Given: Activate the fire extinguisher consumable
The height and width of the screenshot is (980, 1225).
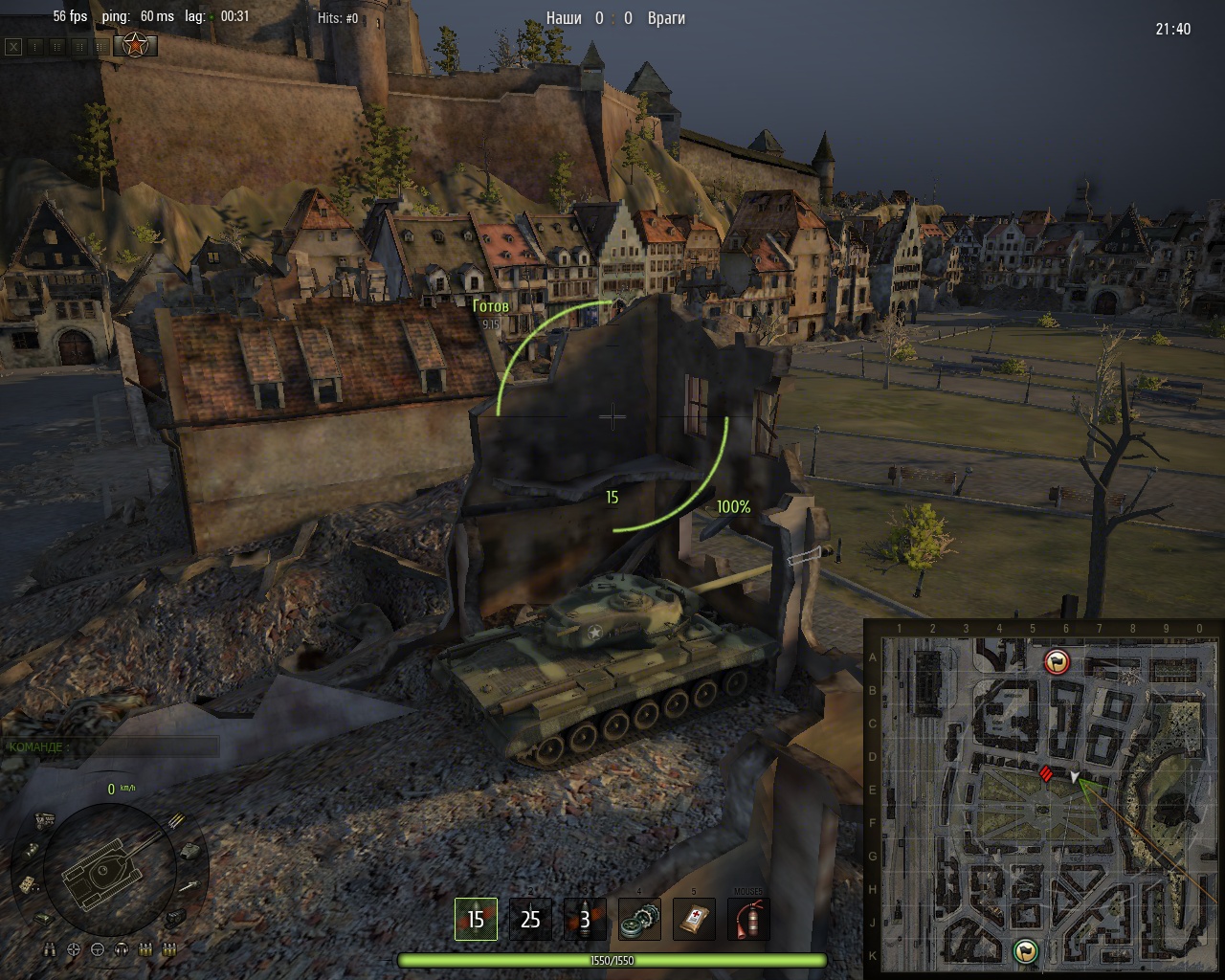Looking at the screenshot, I should pyautogui.click(x=748, y=920).
